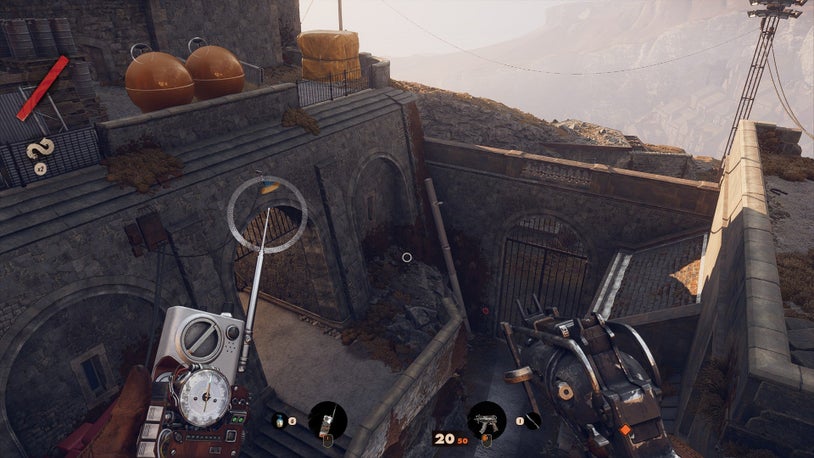
Task: Click the melee blade icon
Action: point(533,420)
